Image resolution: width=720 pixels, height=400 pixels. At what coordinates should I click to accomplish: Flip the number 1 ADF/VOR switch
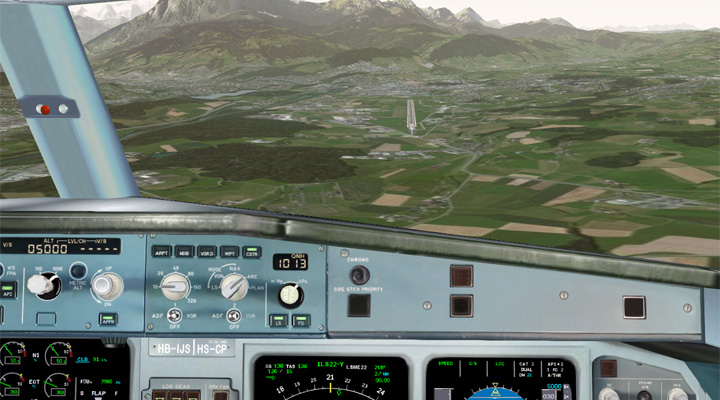tap(174, 319)
